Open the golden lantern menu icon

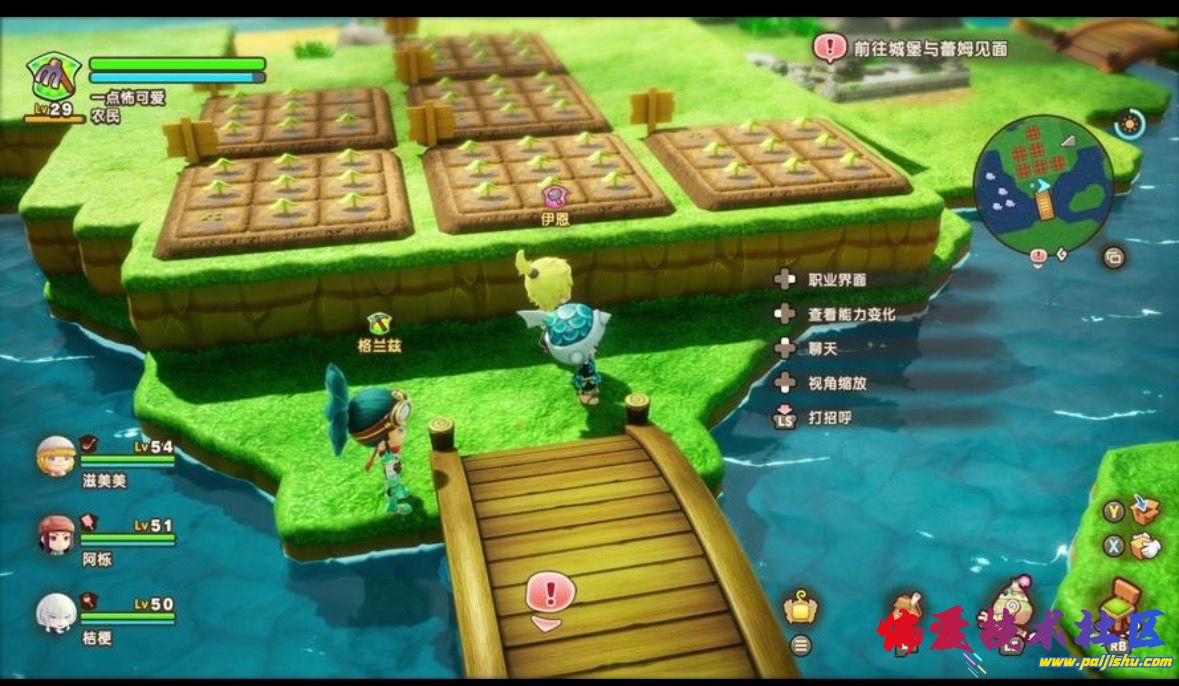pos(799,607)
